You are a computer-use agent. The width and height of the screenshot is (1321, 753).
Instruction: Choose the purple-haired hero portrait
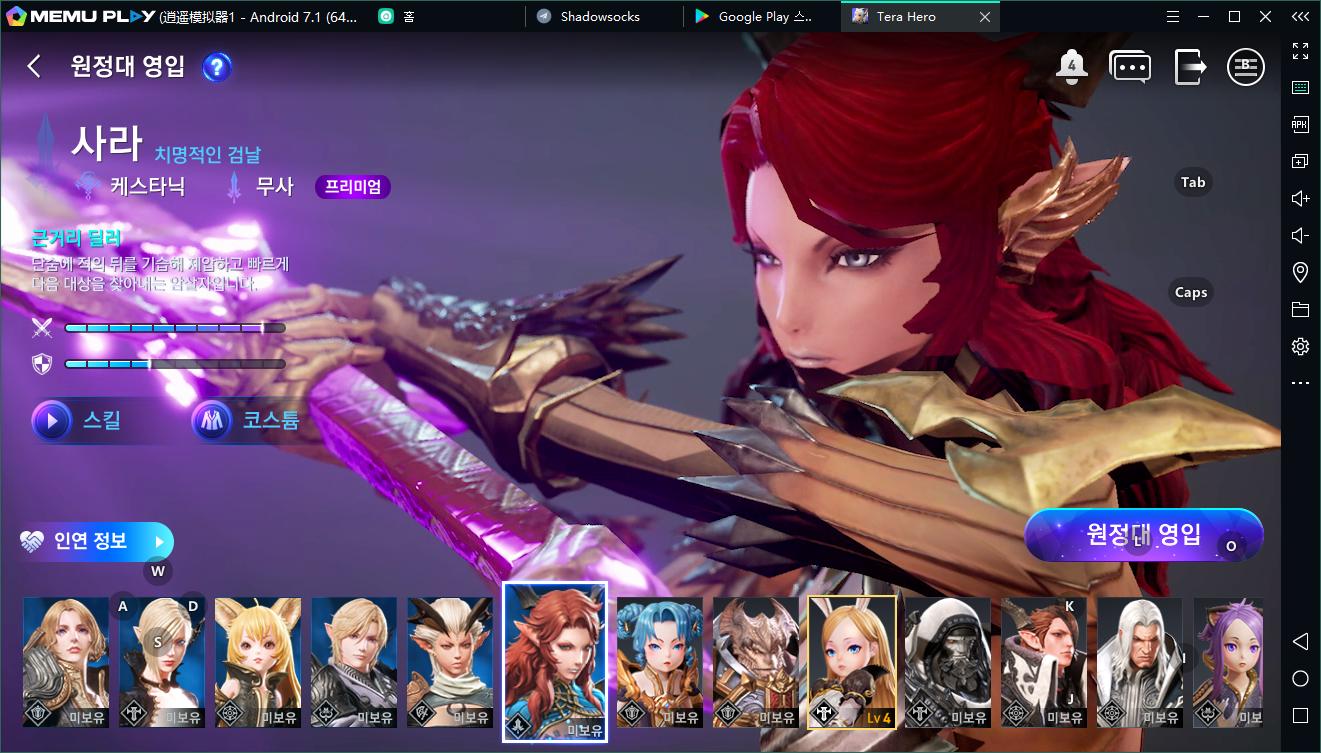click(x=1228, y=662)
